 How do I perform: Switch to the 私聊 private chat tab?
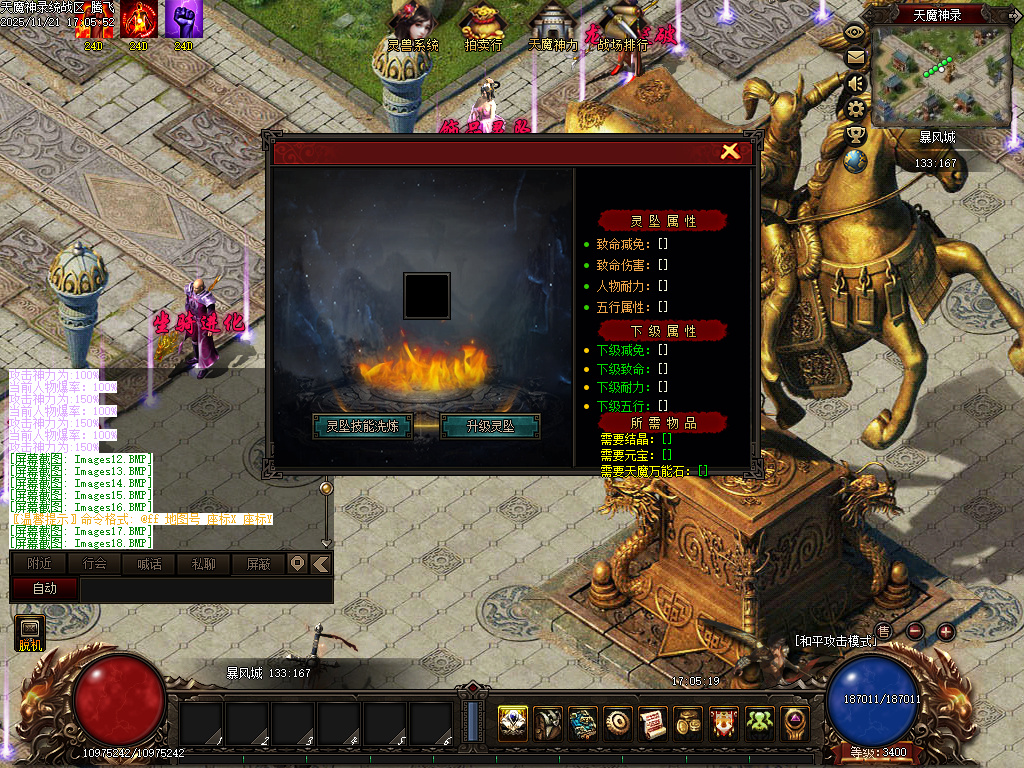(203, 564)
